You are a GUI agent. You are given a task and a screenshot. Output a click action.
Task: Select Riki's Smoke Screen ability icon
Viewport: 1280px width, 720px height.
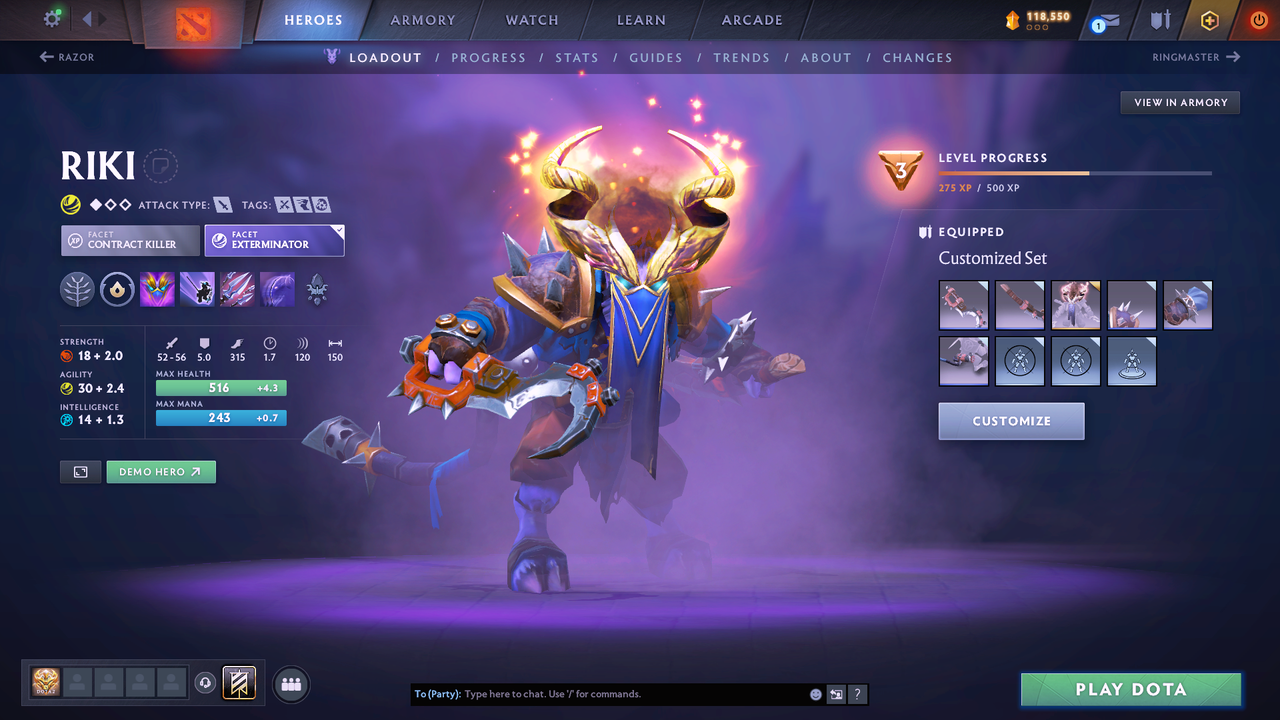click(x=157, y=289)
